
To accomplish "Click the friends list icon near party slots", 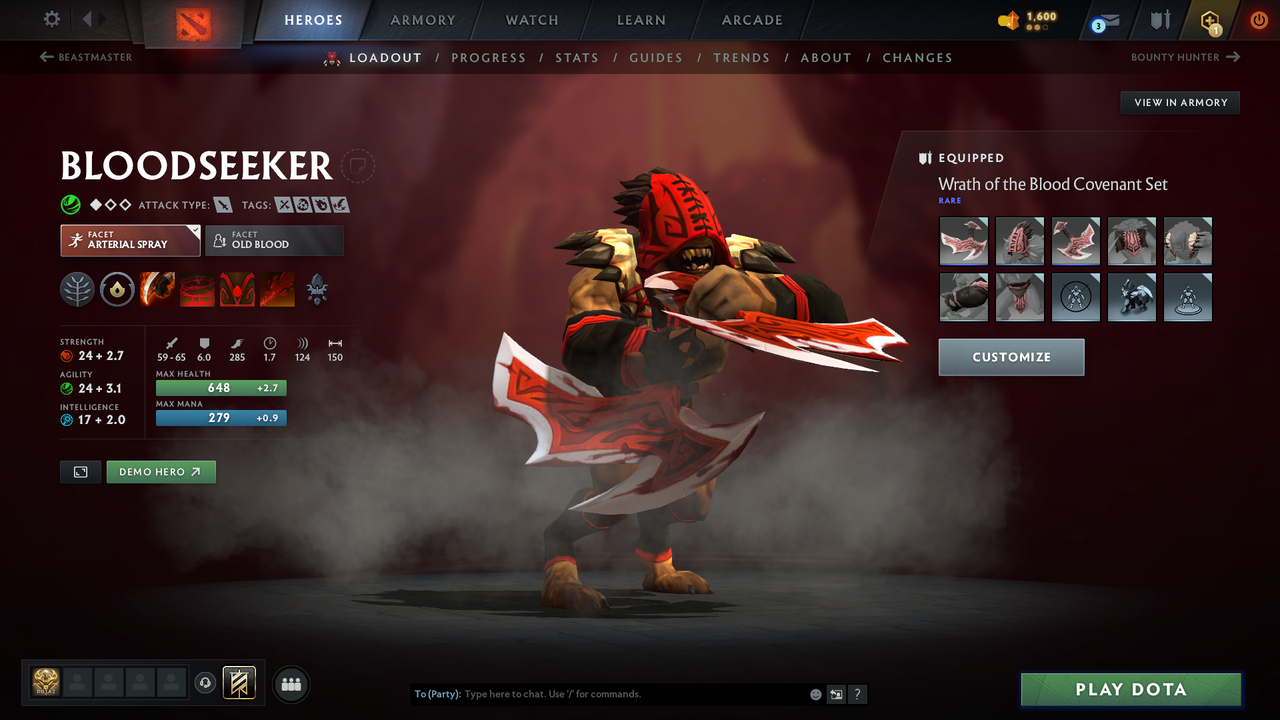I will pyautogui.click(x=290, y=684).
